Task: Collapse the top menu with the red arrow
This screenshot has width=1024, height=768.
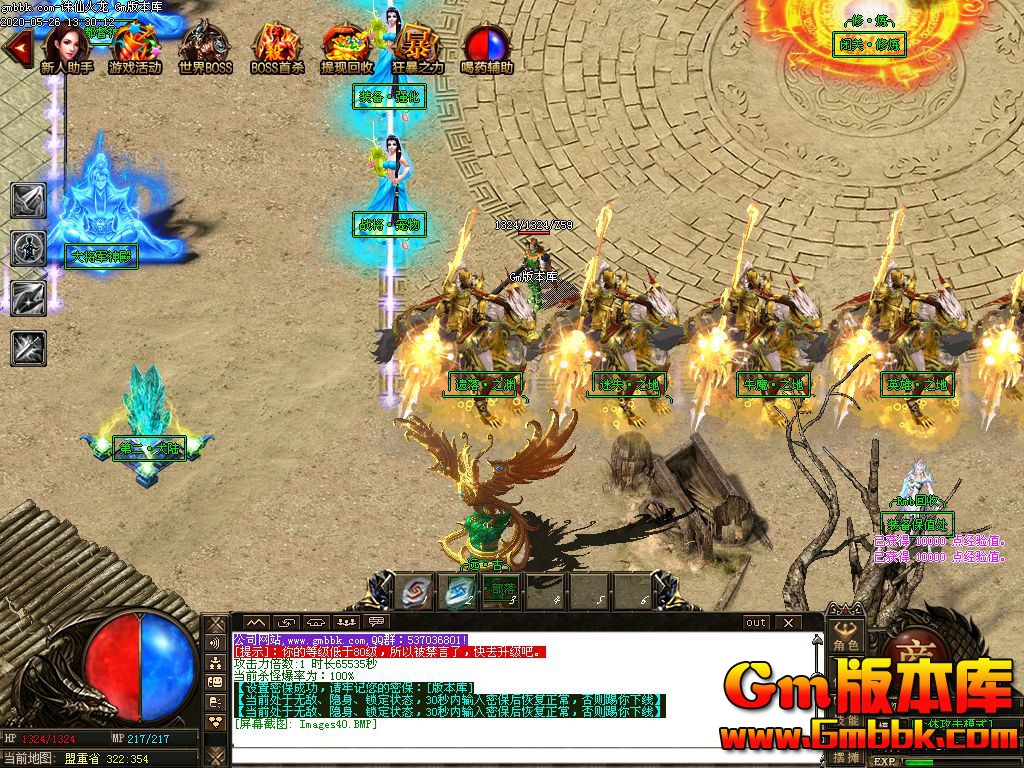Action: [x=16, y=48]
